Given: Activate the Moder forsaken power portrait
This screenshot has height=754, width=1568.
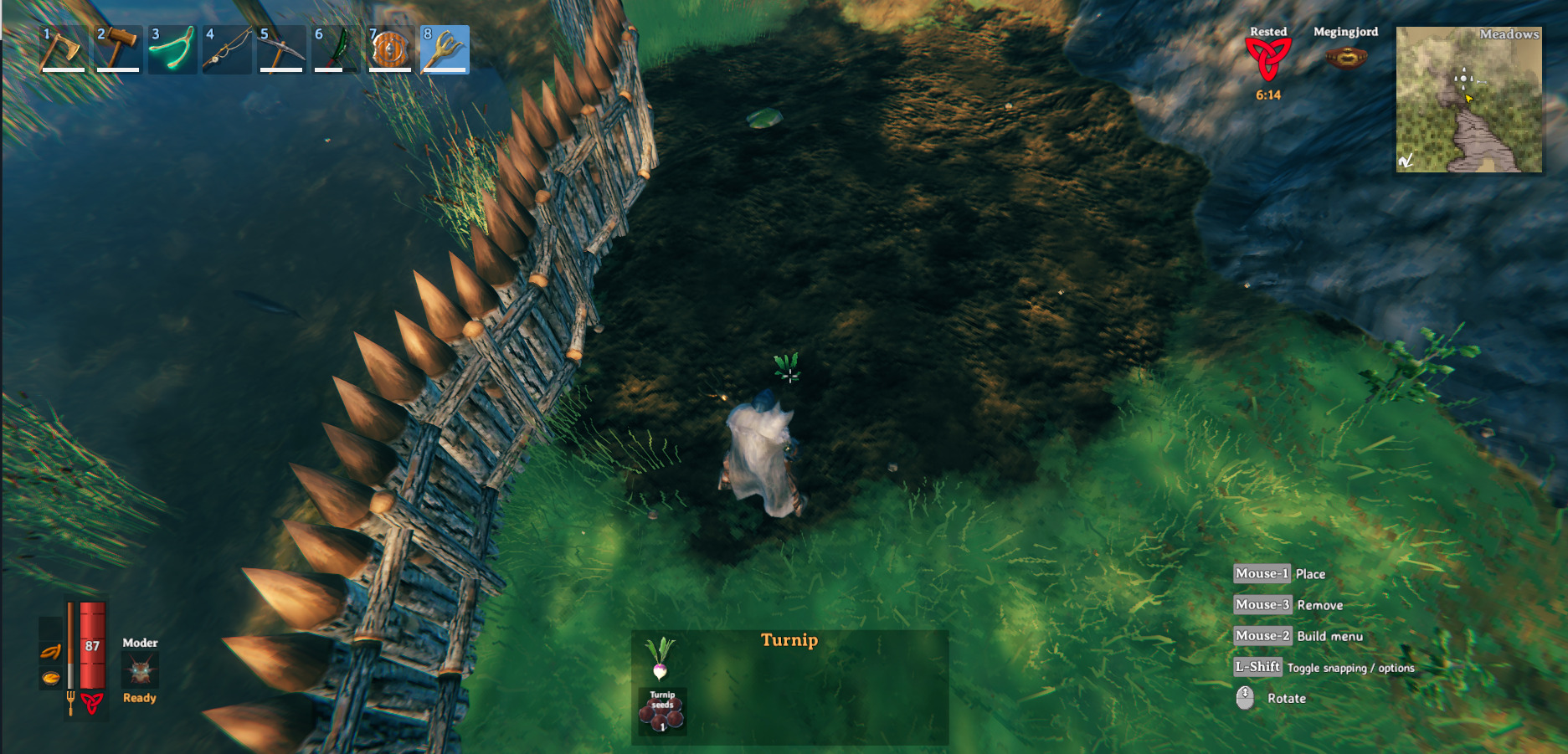Looking at the screenshot, I should [140, 671].
